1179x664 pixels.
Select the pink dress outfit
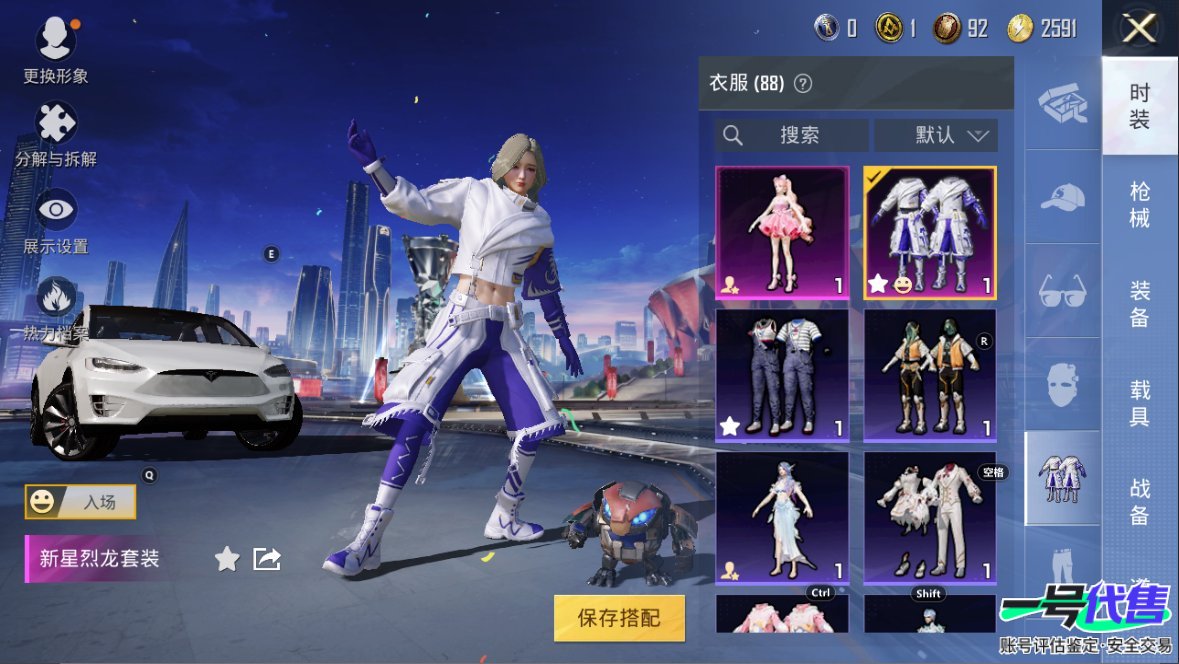click(x=782, y=233)
